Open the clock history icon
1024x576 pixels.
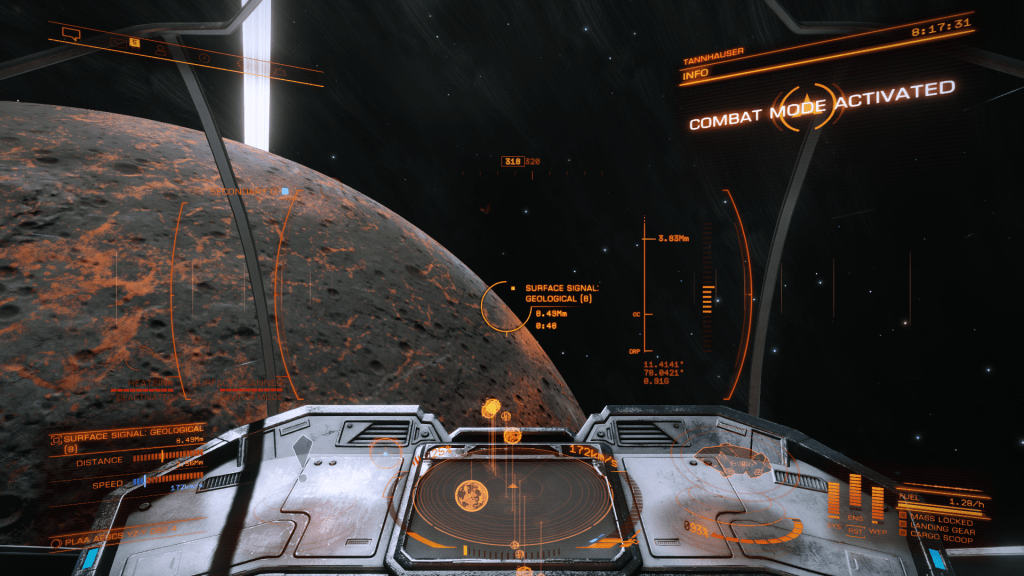pos(204,57)
